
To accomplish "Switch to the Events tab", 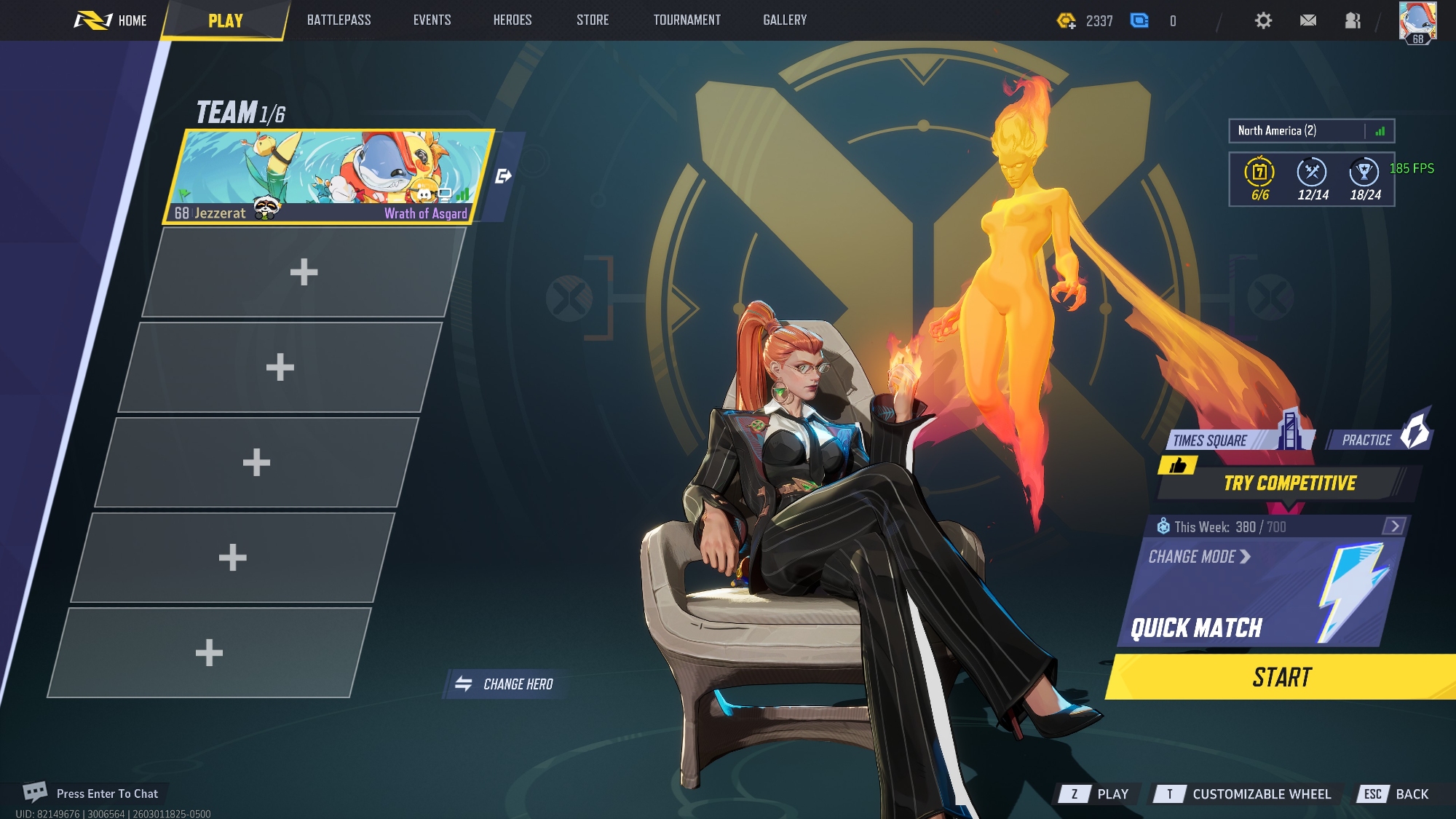I will point(432,20).
